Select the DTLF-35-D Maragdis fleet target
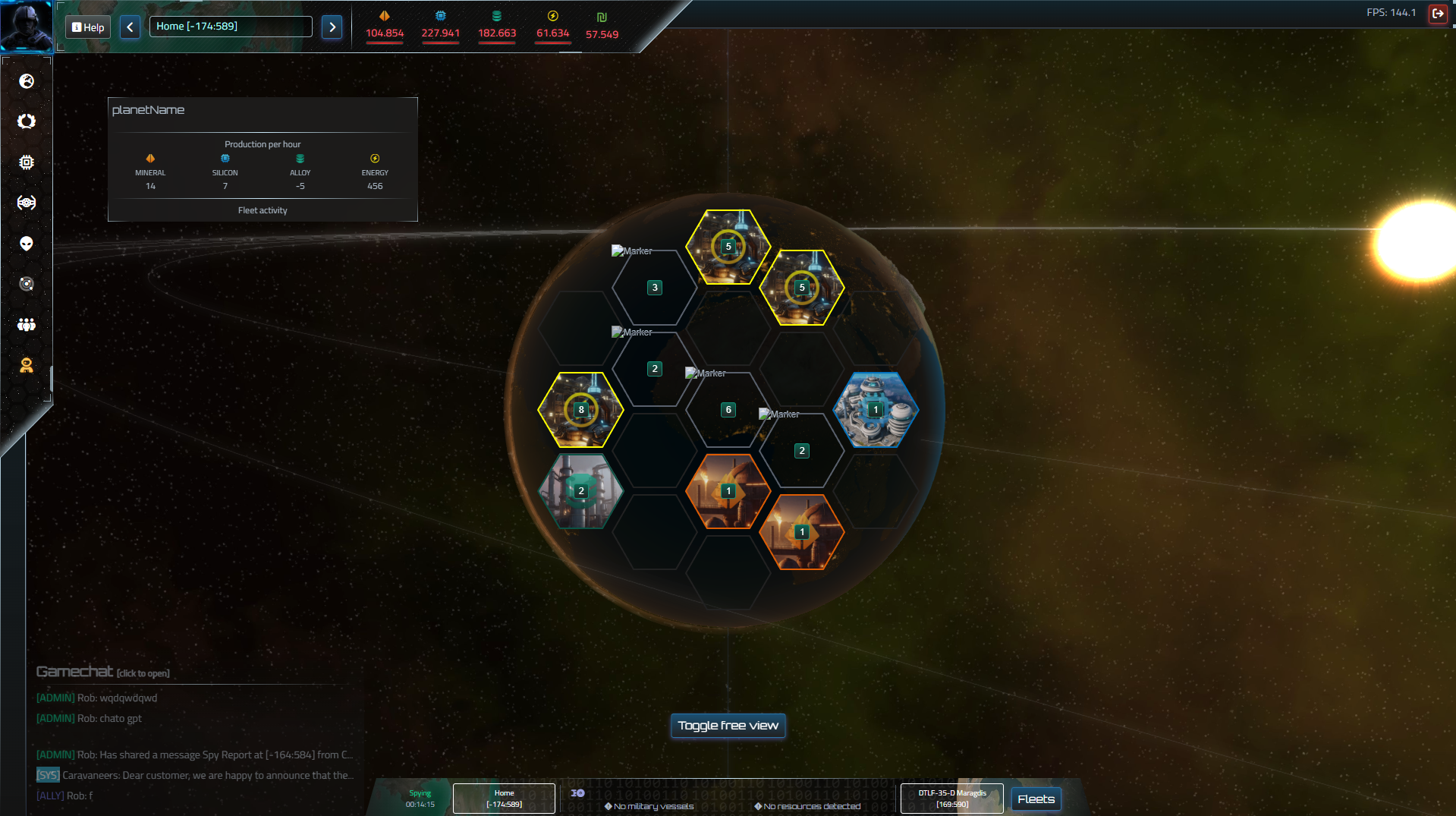This screenshot has width=1456, height=816. [951, 799]
